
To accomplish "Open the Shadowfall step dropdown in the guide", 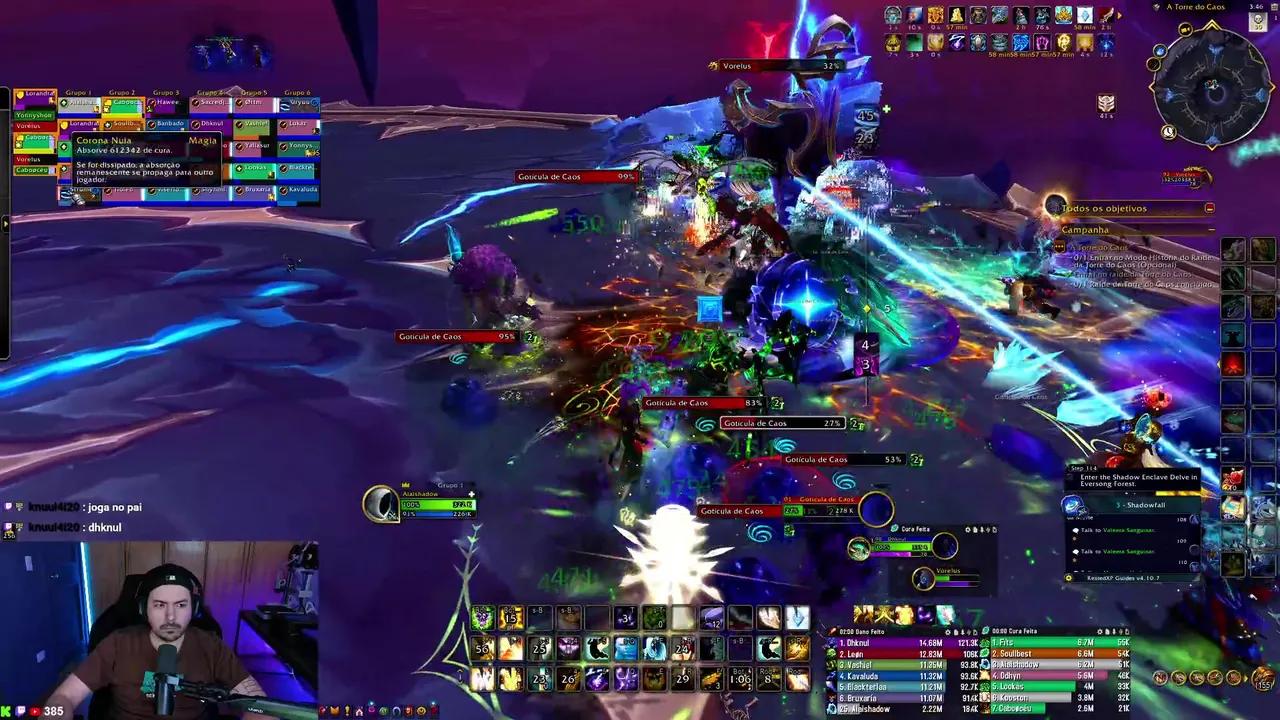I will (x=1141, y=505).
